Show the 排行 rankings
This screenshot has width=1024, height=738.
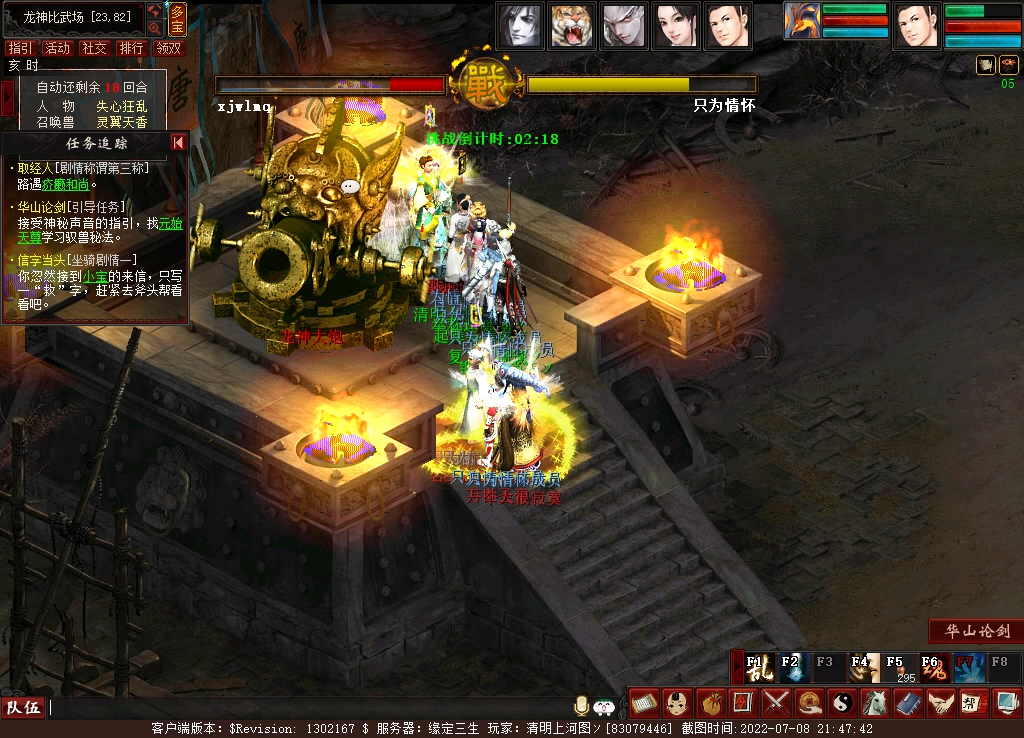131,48
